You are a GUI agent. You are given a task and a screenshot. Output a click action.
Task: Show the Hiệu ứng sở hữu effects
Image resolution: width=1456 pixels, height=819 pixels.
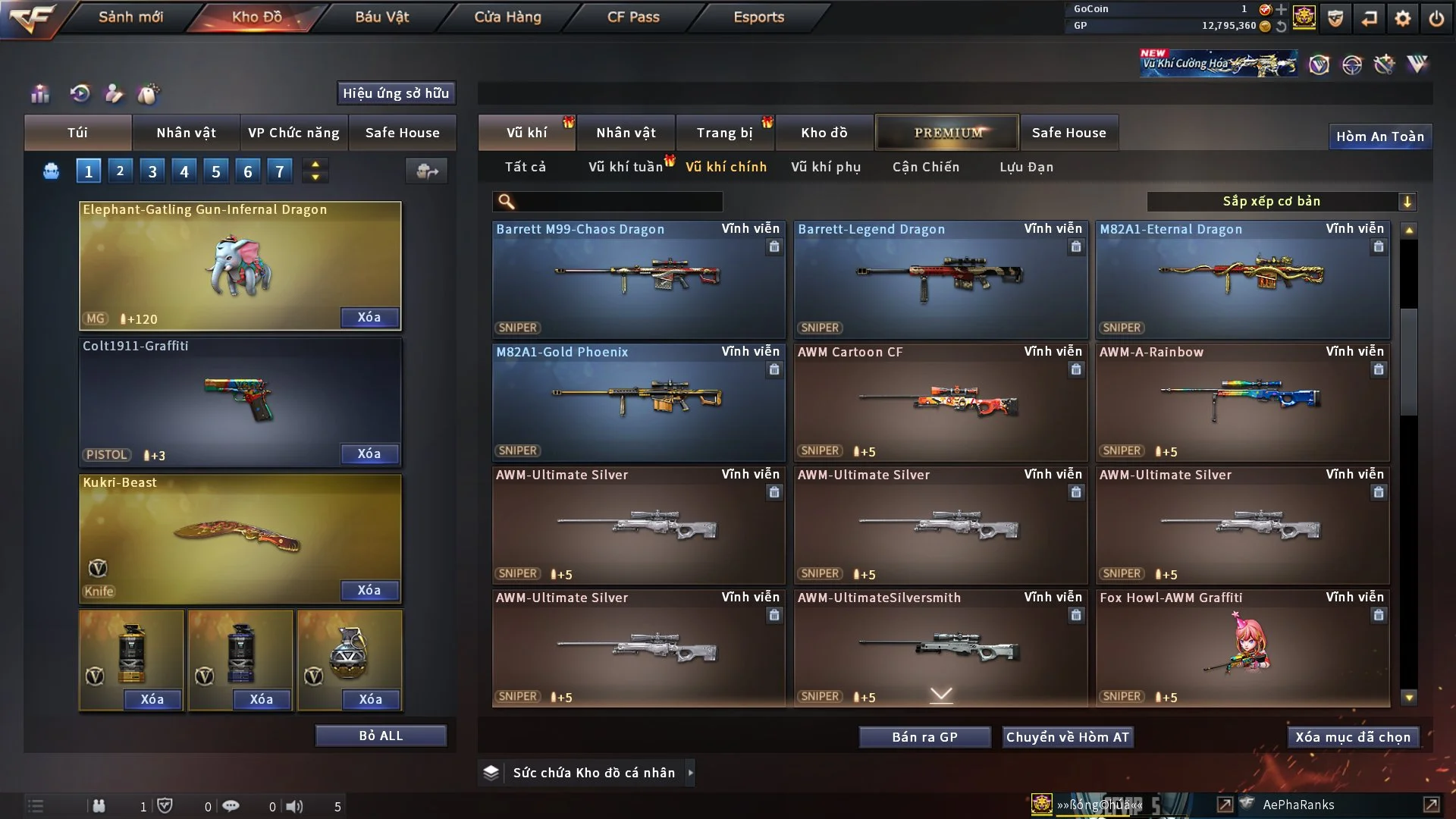click(396, 93)
